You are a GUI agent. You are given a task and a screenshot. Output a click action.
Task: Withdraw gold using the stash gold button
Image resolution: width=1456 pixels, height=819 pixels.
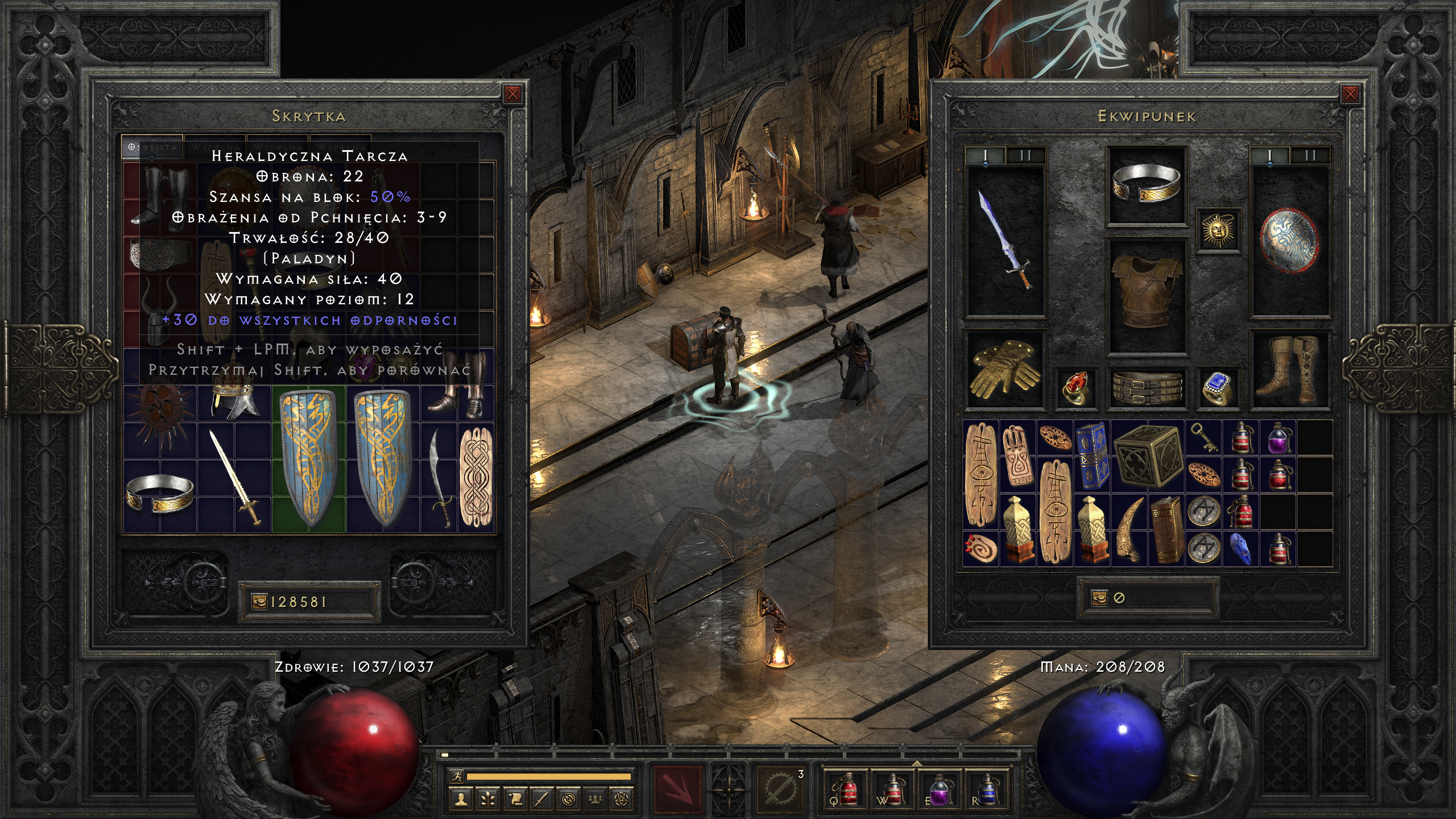click(259, 602)
